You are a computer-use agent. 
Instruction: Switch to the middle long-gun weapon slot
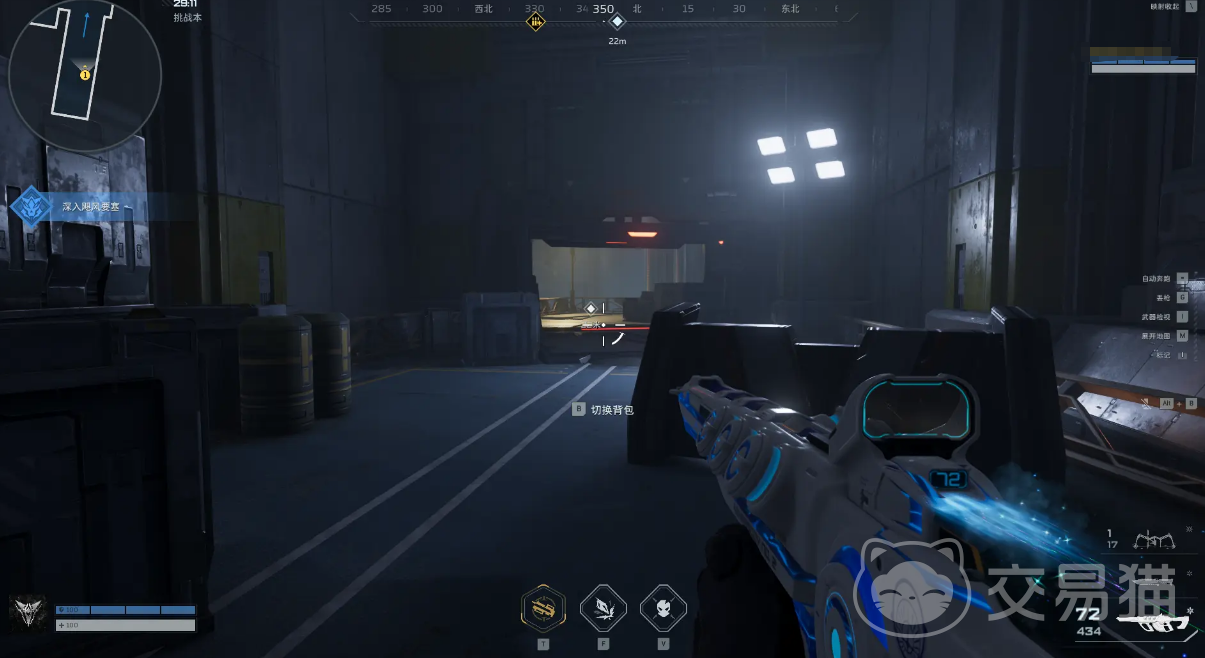point(1153,581)
